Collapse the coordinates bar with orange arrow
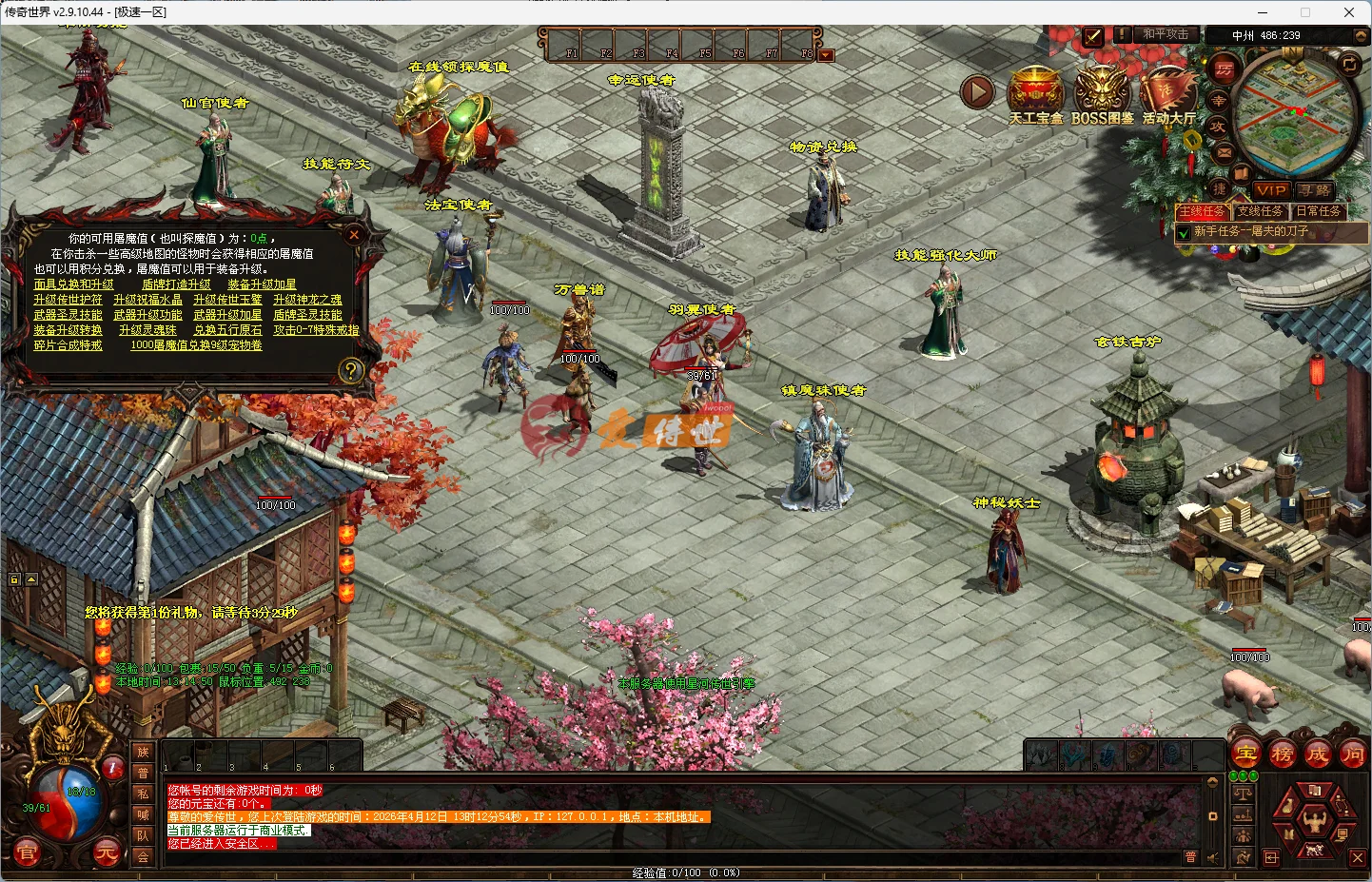Image resolution: width=1372 pixels, height=882 pixels. tap(1361, 35)
